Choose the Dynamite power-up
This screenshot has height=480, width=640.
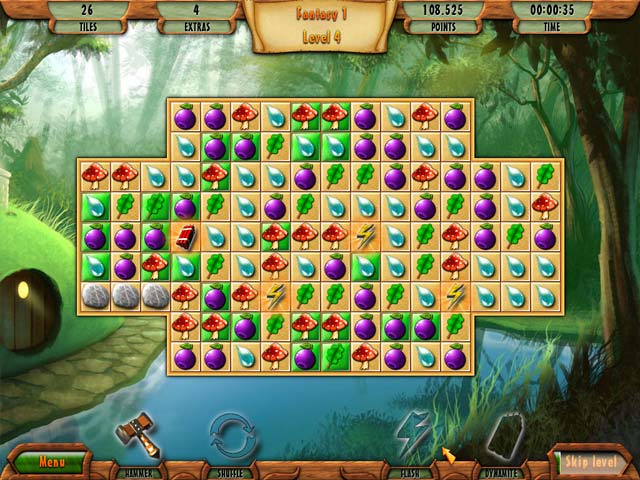pyautogui.click(x=504, y=438)
